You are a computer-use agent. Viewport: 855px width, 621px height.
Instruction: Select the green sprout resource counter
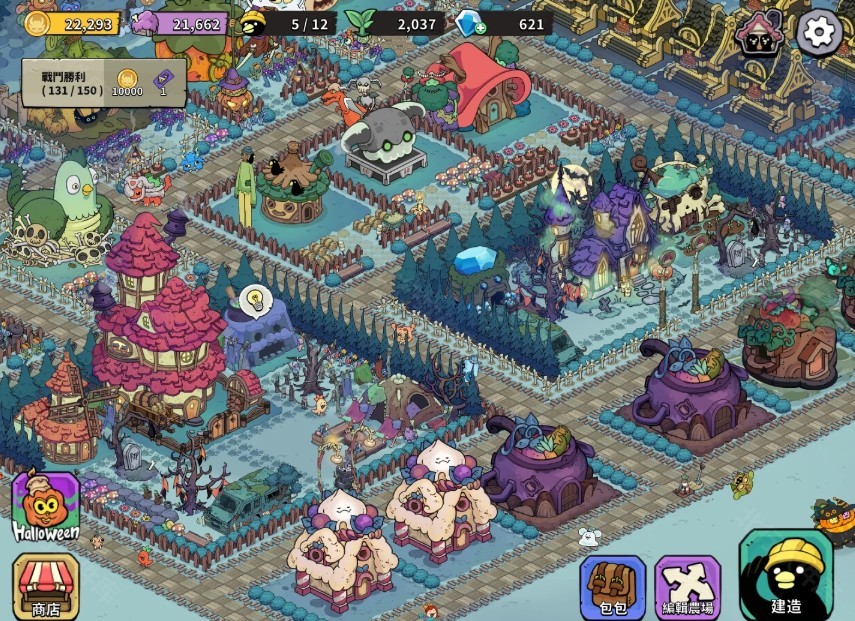click(395, 24)
